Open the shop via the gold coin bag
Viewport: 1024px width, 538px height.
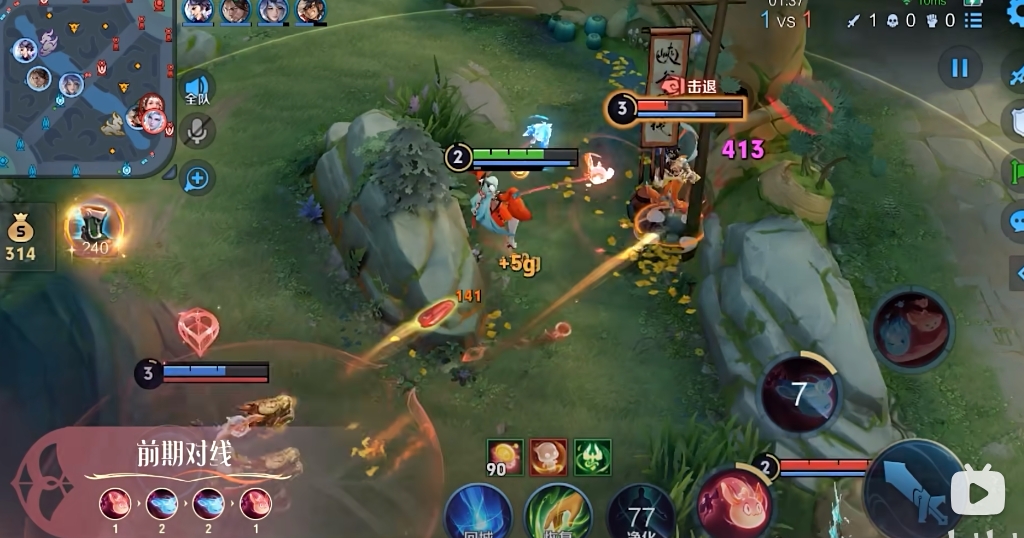[20, 238]
